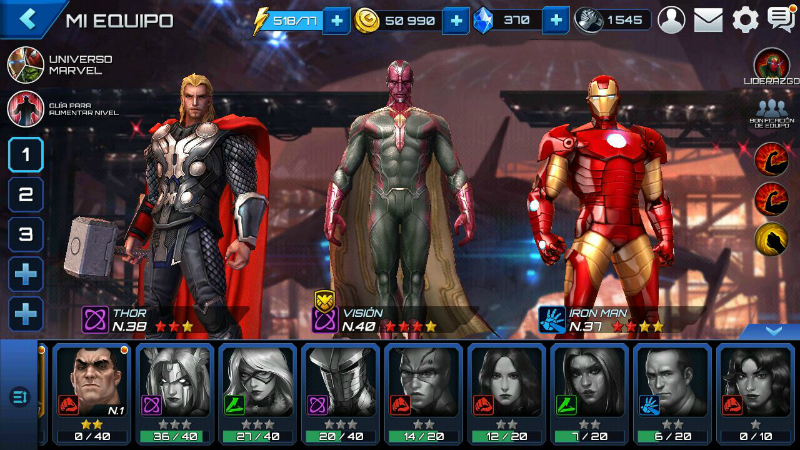The width and height of the screenshot is (800, 450).
Task: Open the Liderazgo leadership panel
Action: (771, 66)
